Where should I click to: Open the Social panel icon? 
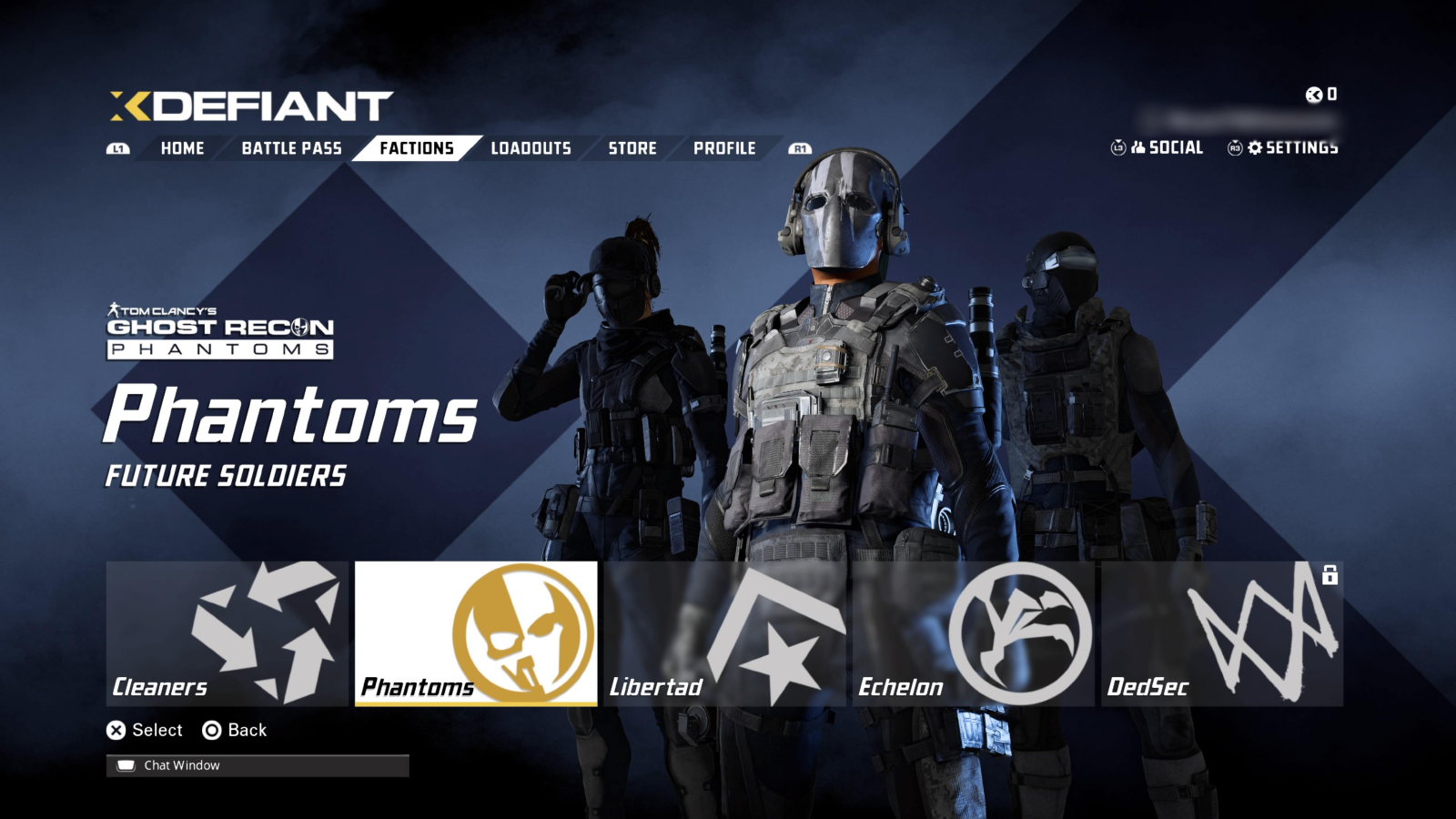click(x=1137, y=147)
